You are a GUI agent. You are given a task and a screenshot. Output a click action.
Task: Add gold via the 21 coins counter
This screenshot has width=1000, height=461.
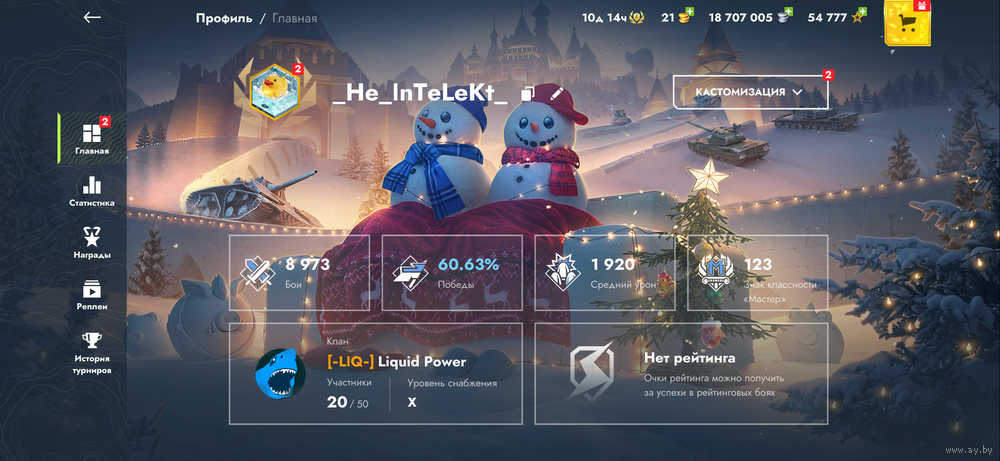pos(677,18)
